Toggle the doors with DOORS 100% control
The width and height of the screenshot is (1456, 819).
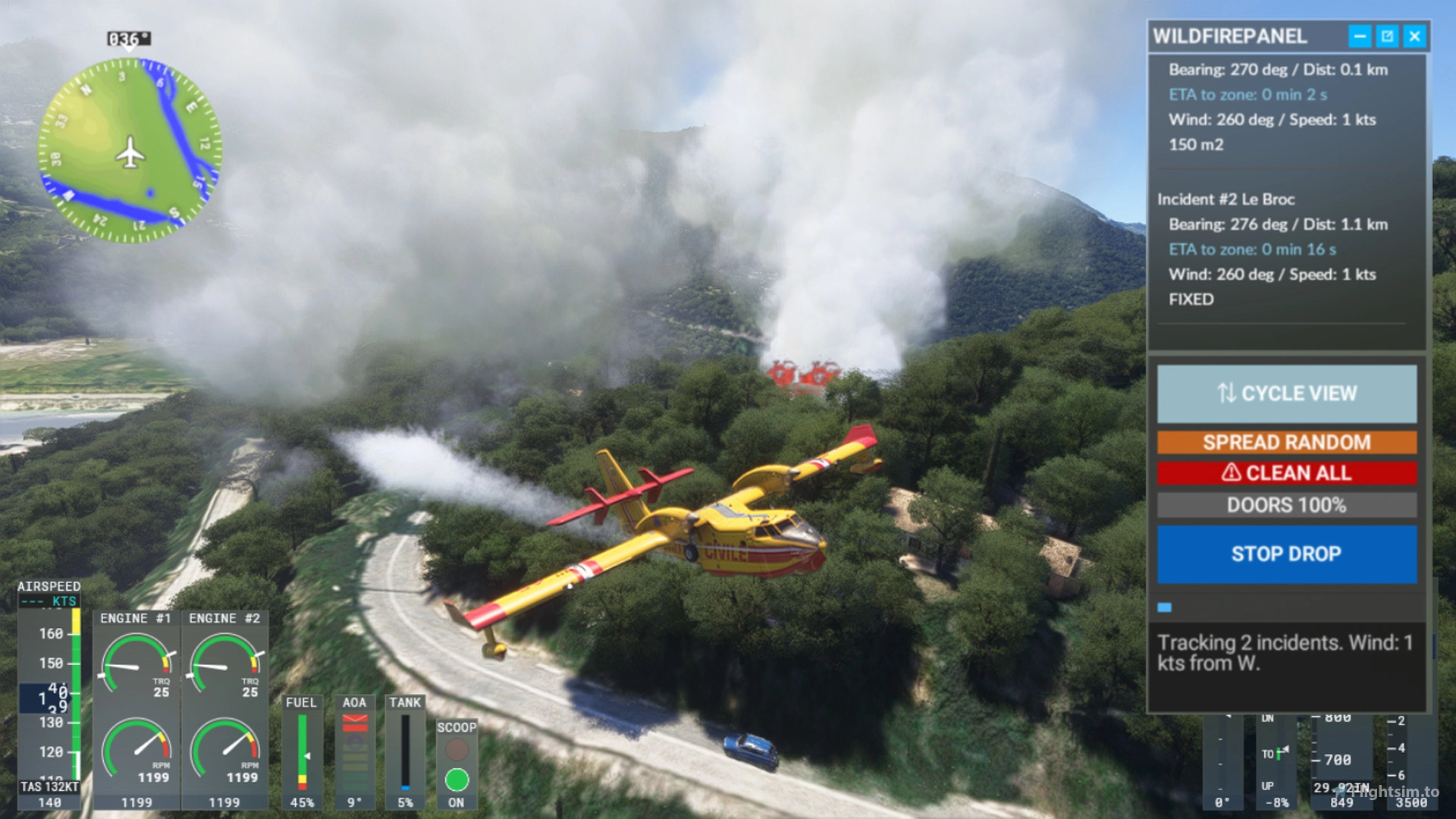pyautogui.click(x=1287, y=505)
